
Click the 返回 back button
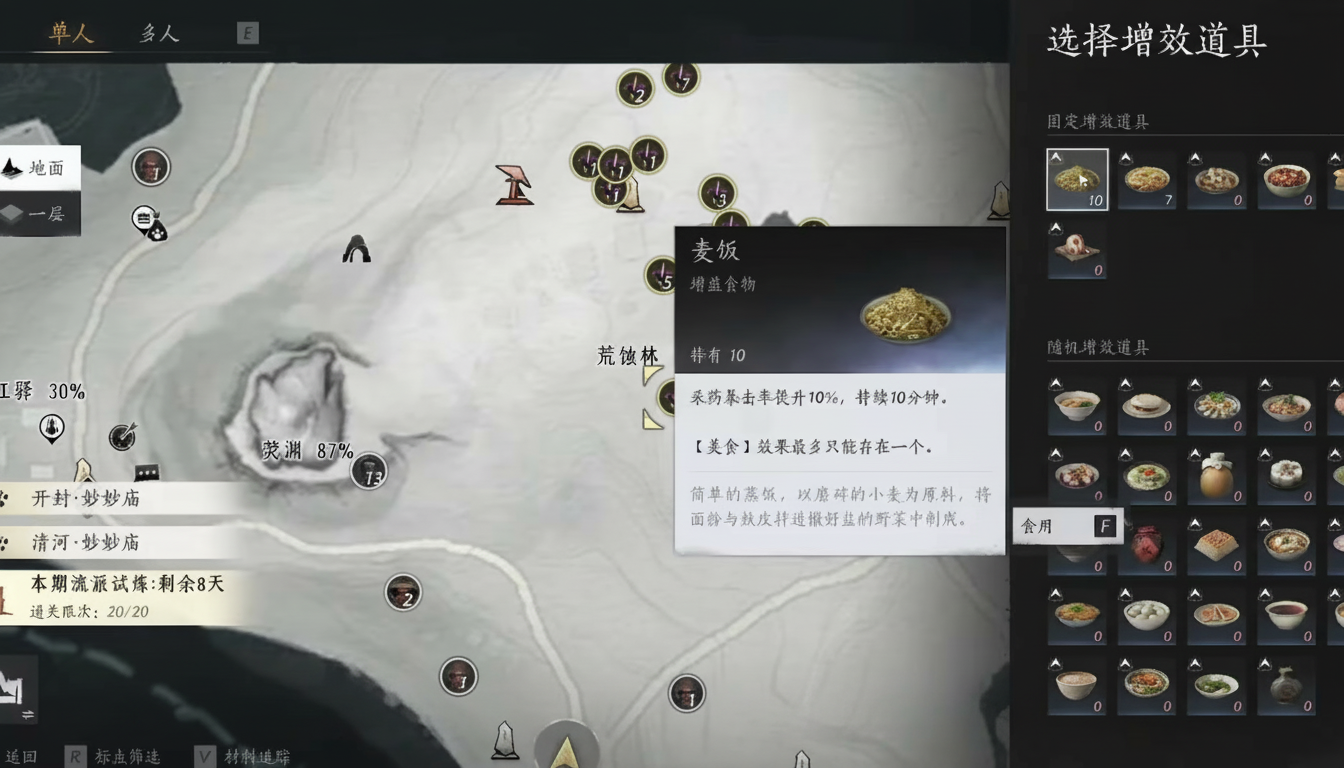coord(23,755)
